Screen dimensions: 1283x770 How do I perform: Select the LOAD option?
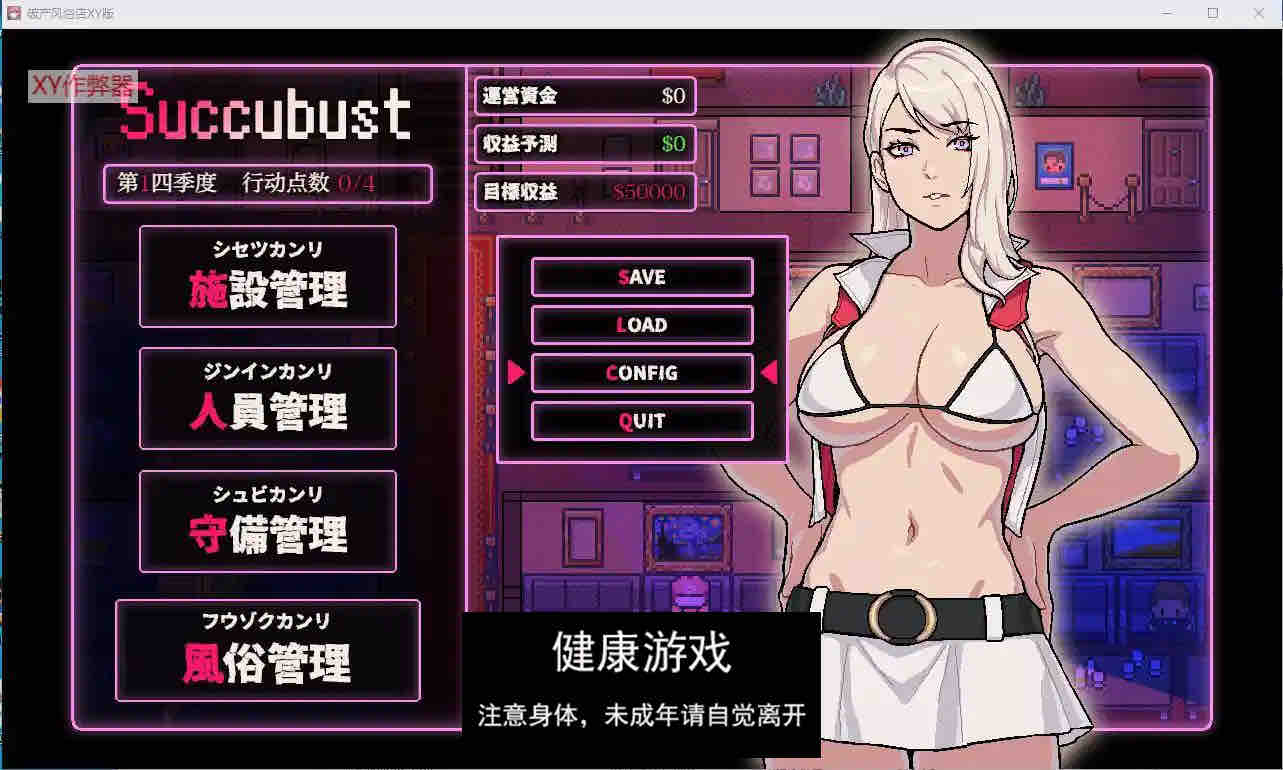point(643,325)
